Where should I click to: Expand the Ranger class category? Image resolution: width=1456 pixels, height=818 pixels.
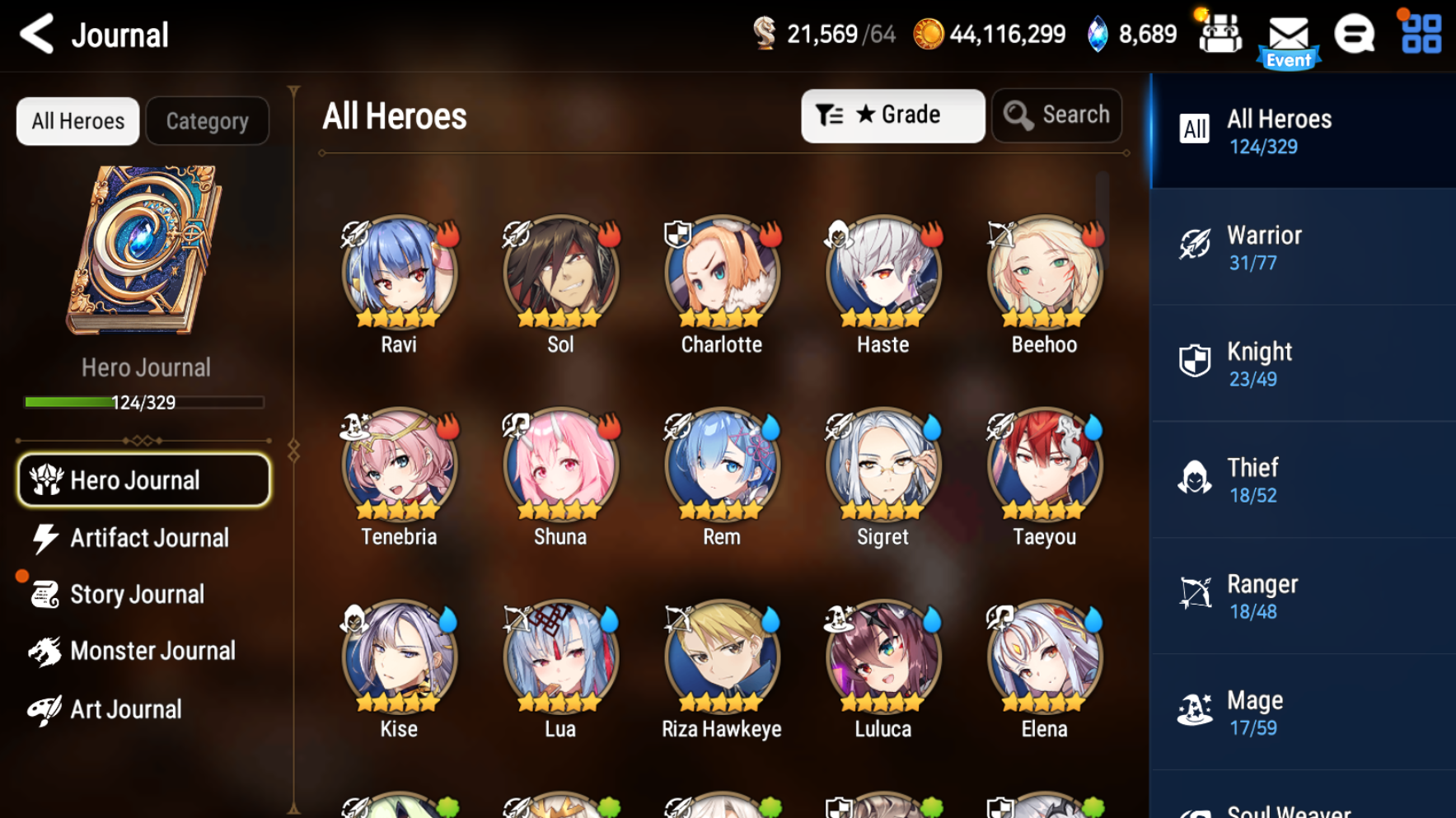[1194, 595]
